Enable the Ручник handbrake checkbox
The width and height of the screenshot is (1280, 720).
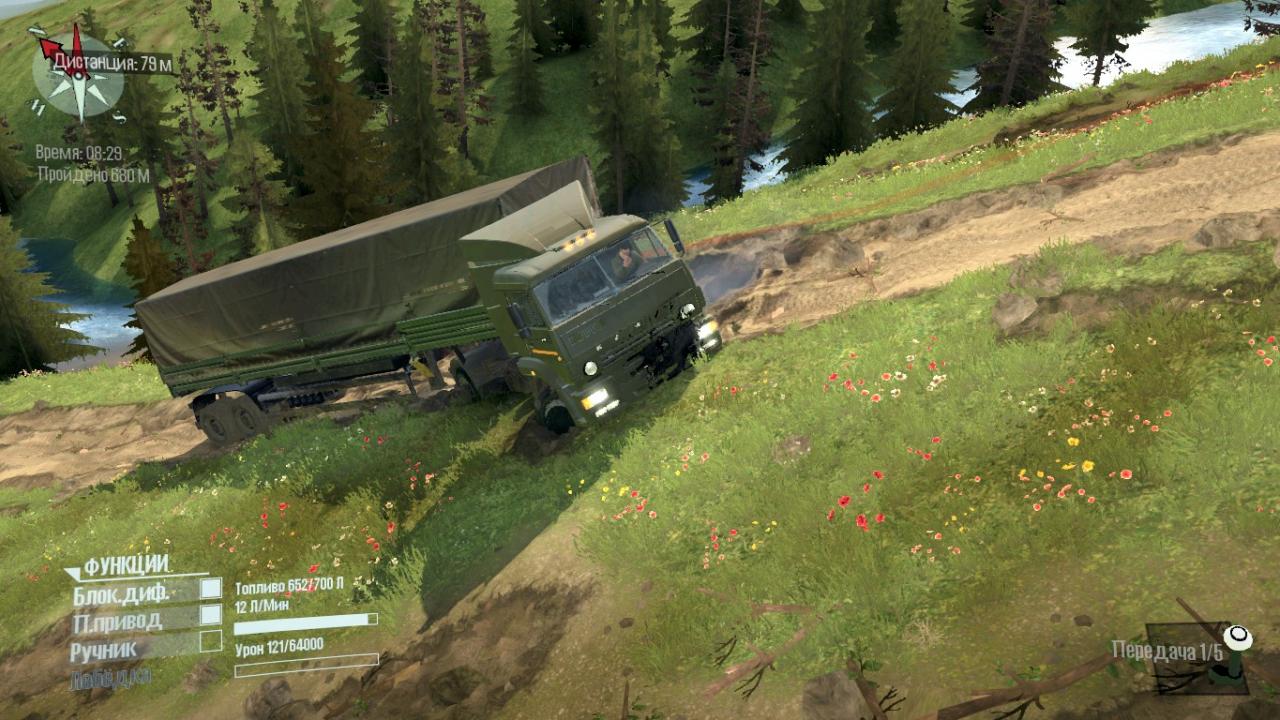[x=210, y=641]
